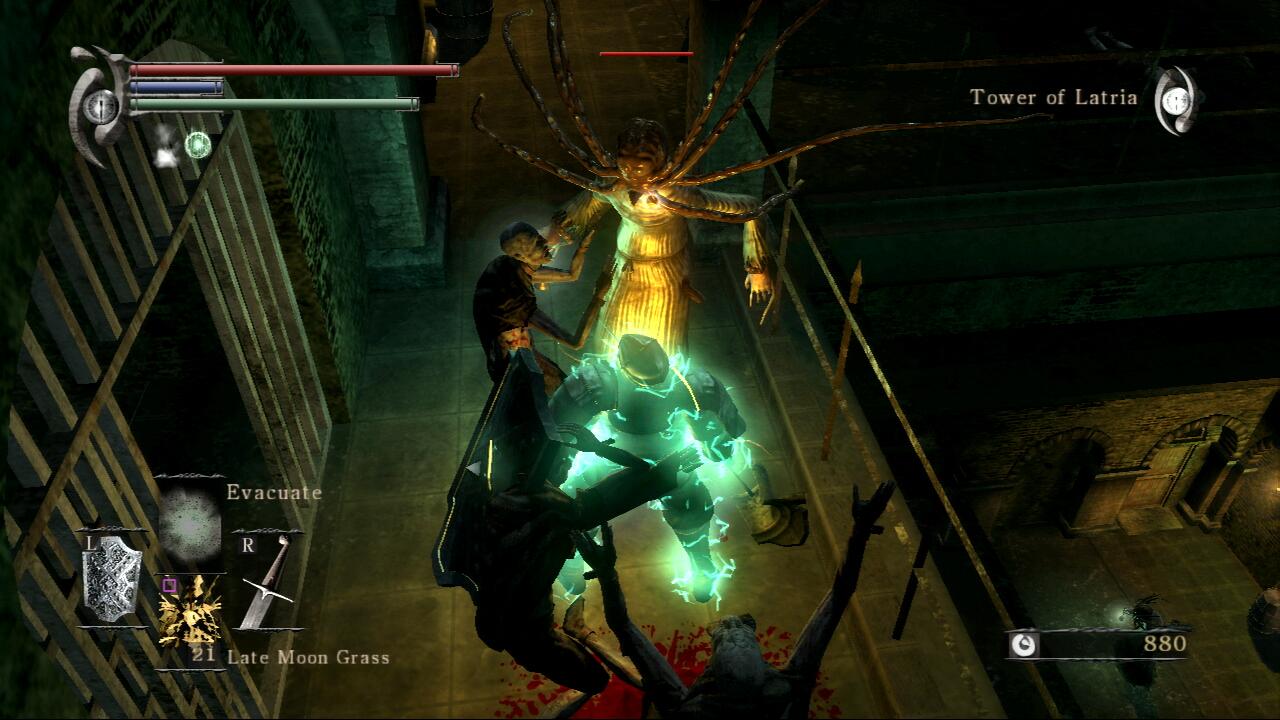1280x720 pixels.
Task: Click the character tendency emblem beside health bar
Action: pyautogui.click(x=100, y=105)
